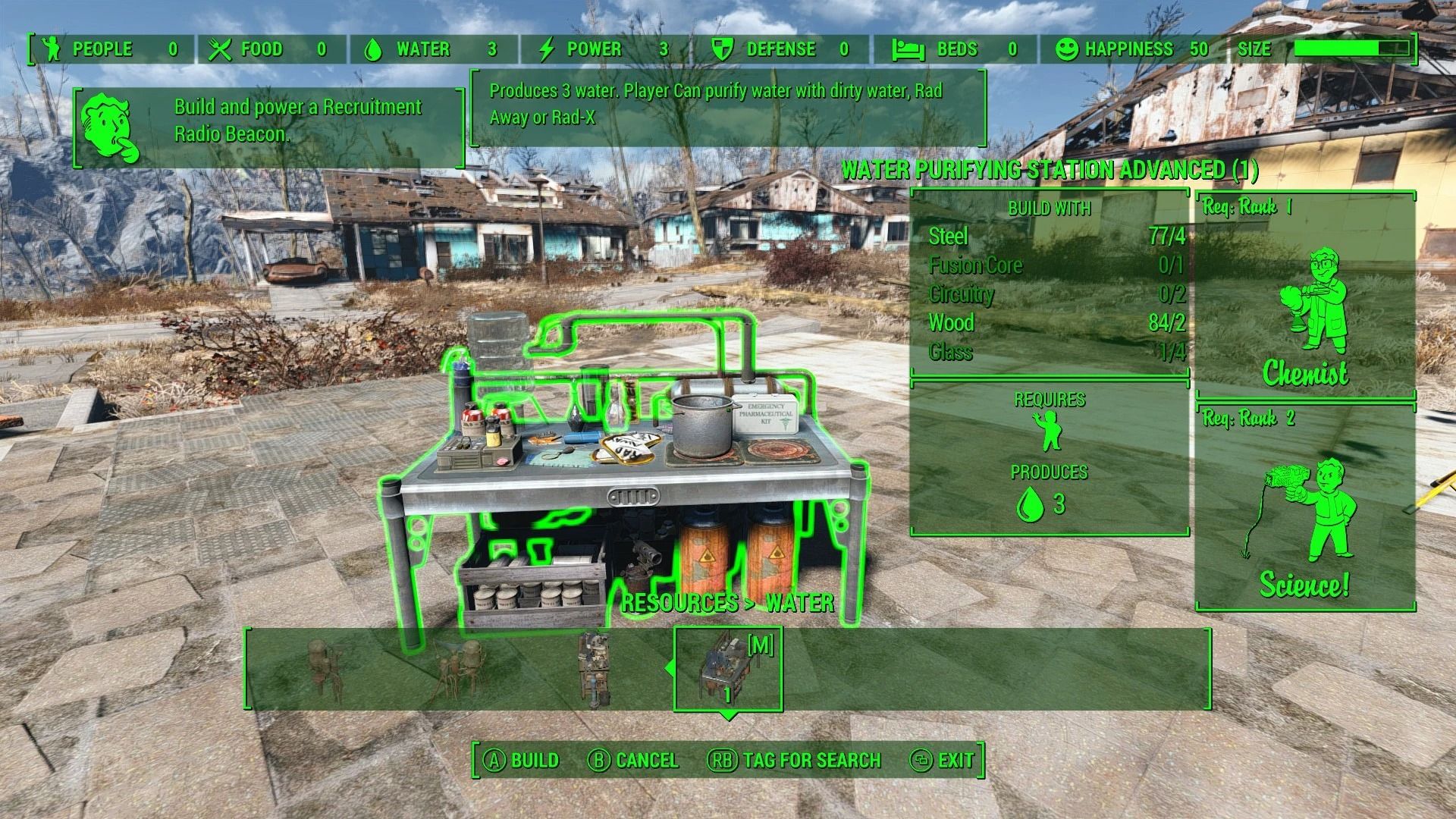Click the Happiness smiley face icon
This screenshot has height=819, width=1456.
pos(1067,49)
